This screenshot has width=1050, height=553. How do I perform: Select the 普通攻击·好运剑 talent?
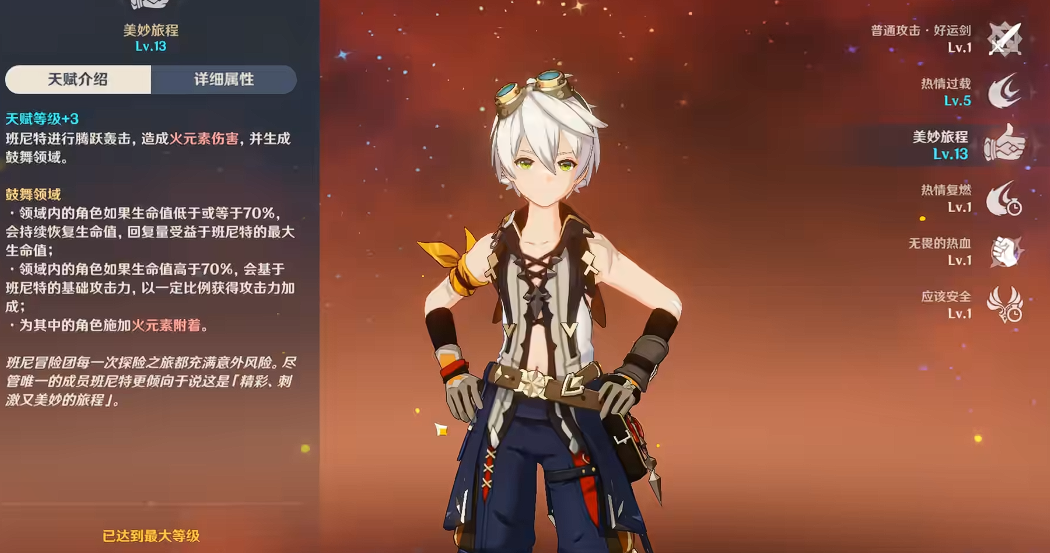pyautogui.click(x=1004, y=40)
